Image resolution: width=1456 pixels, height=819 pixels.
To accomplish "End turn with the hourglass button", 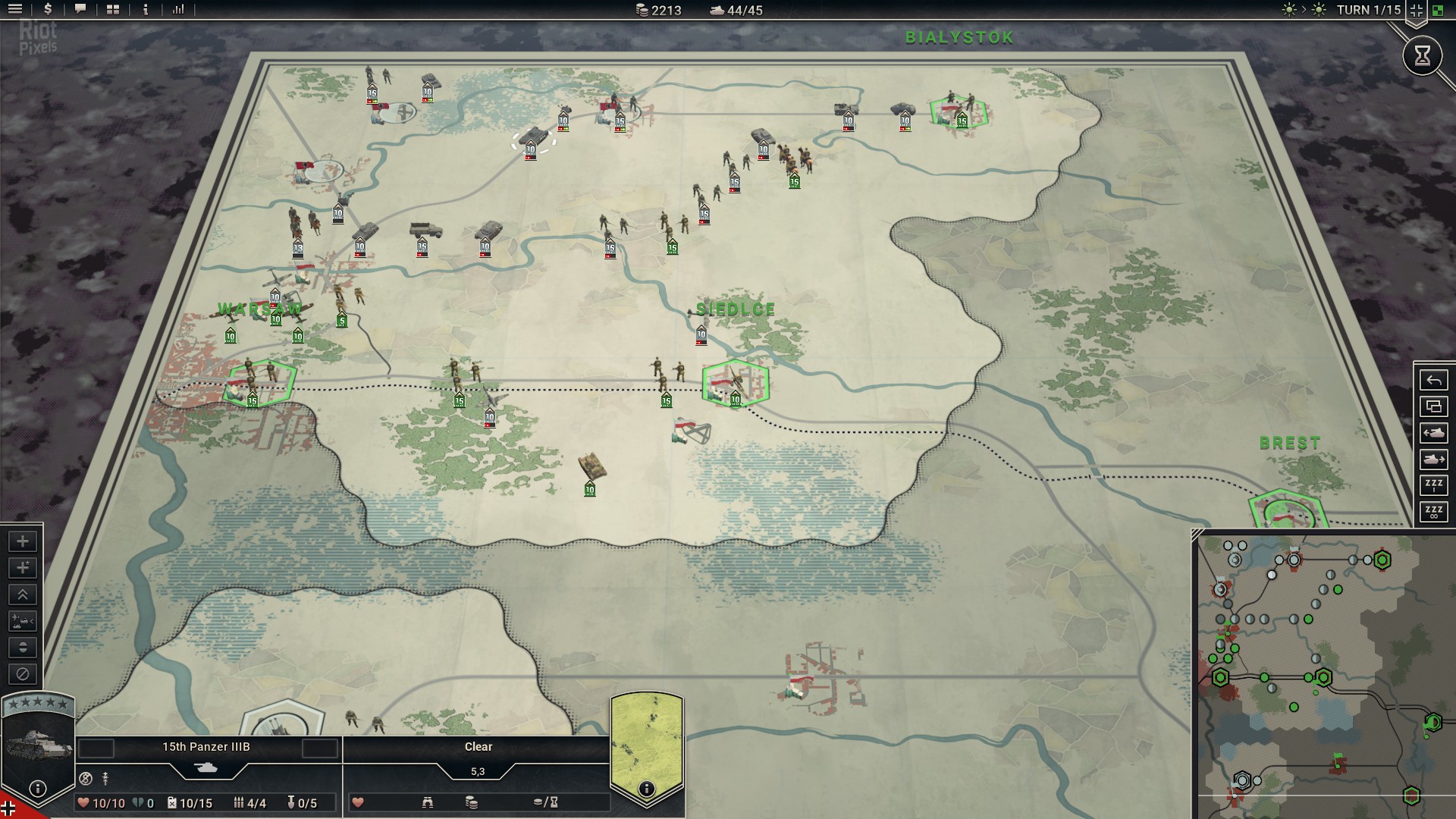I will point(1422,55).
